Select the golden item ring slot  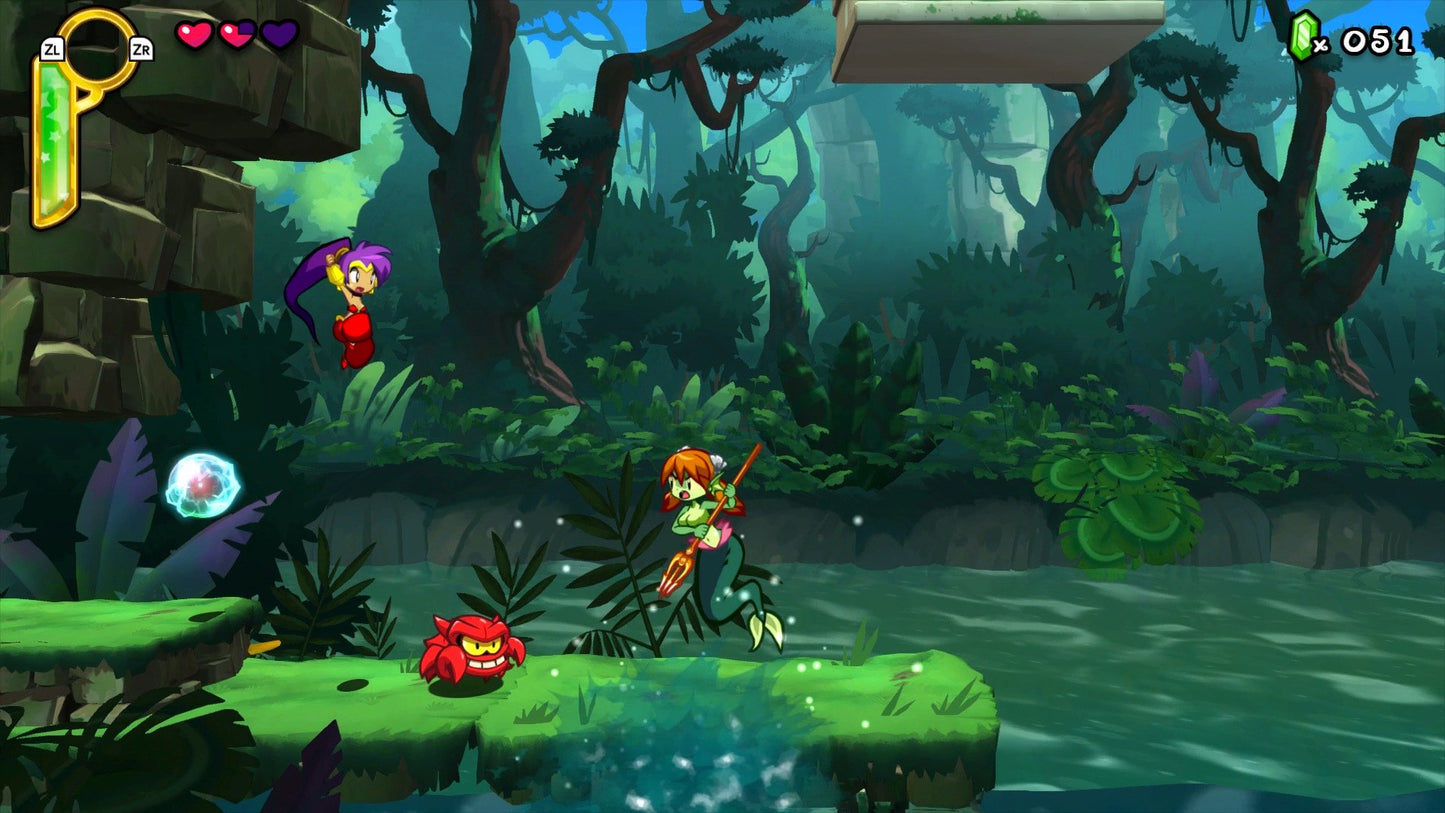click(x=97, y=49)
